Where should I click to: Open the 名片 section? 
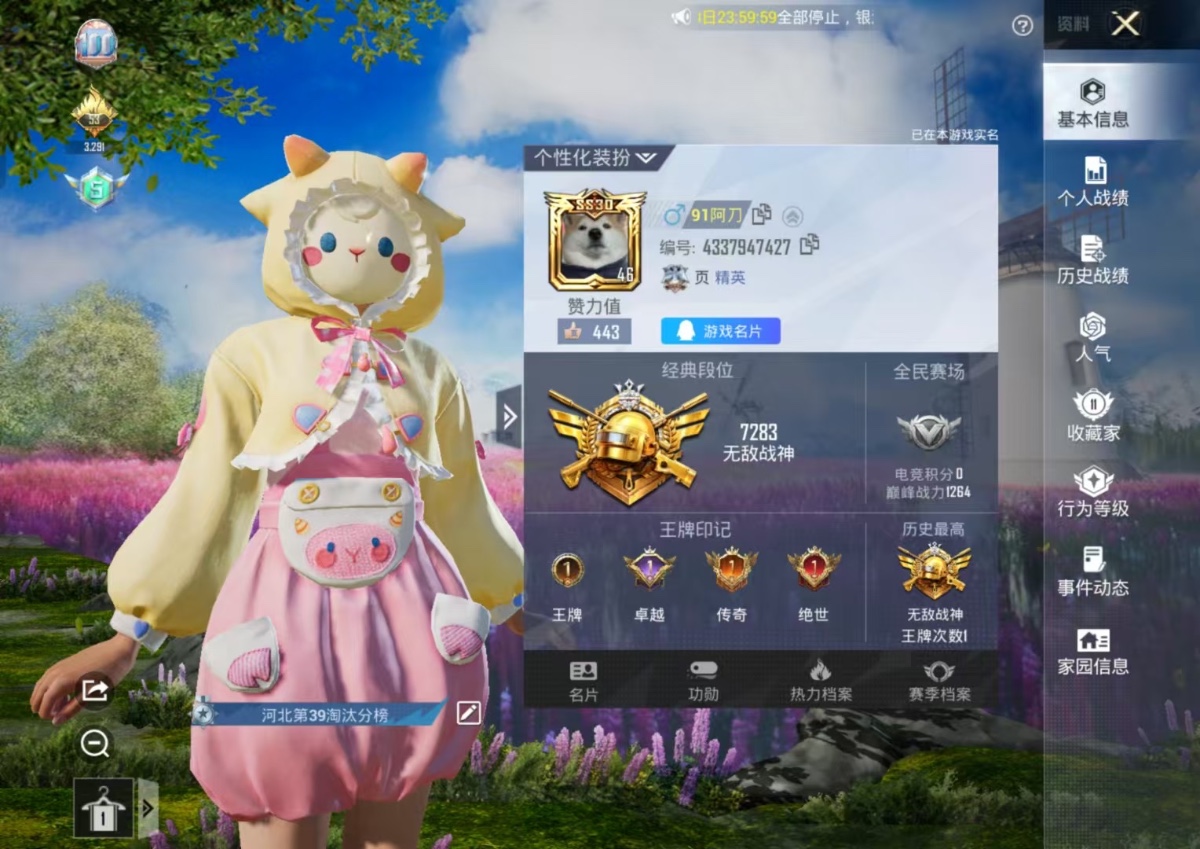(583, 681)
